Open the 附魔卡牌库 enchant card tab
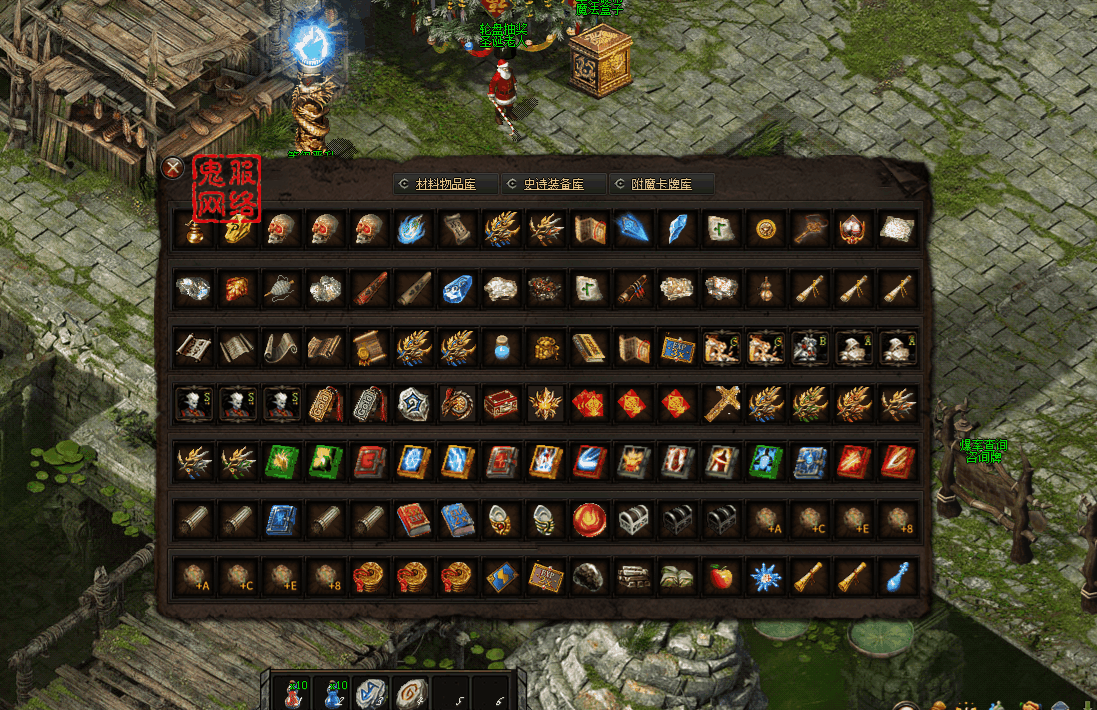 (662, 184)
